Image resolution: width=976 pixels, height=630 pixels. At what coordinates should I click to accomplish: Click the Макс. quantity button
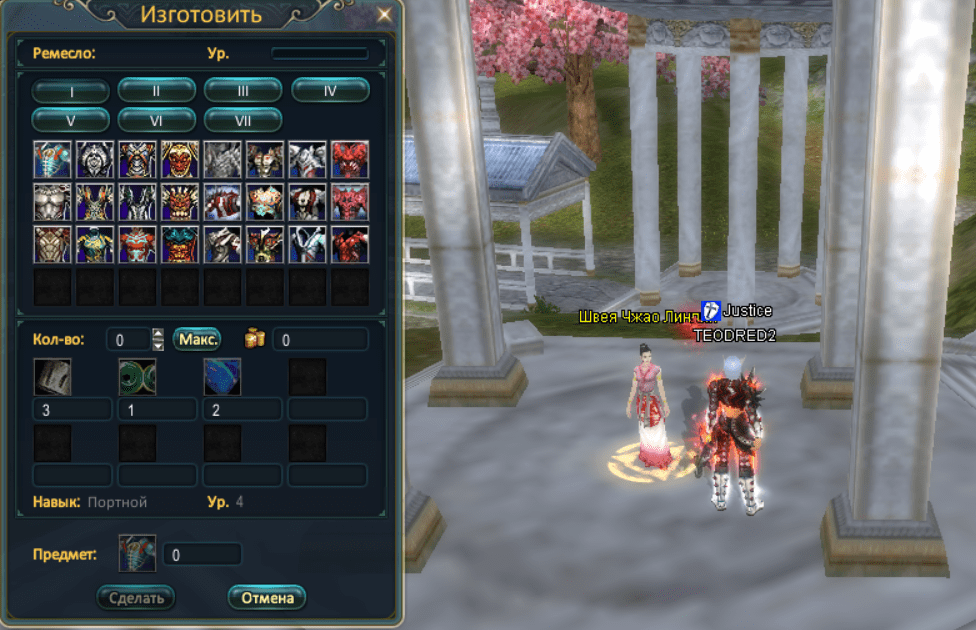click(x=199, y=339)
